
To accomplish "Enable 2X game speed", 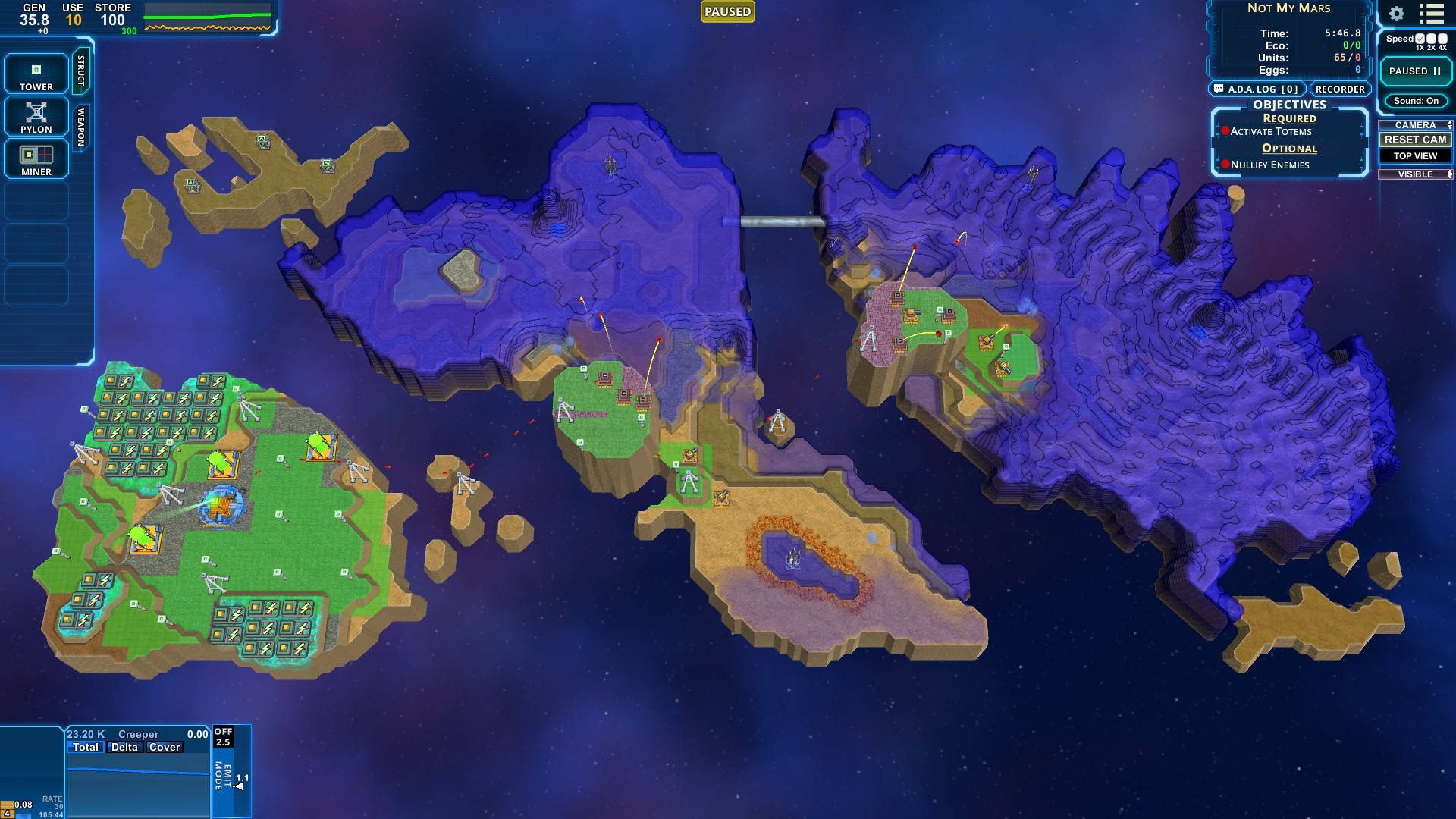I will (1430, 38).
